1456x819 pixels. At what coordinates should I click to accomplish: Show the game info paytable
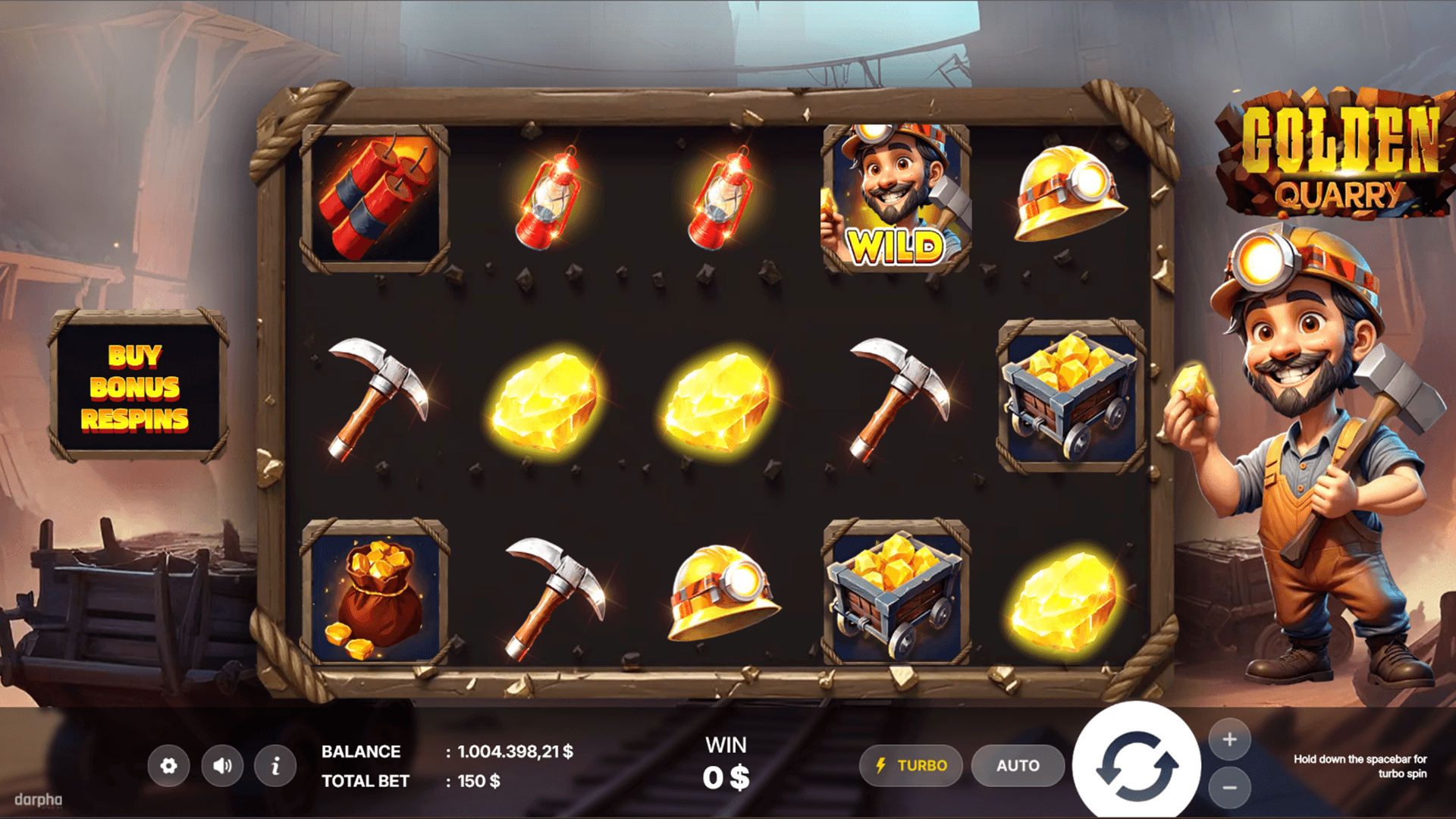coord(275,766)
